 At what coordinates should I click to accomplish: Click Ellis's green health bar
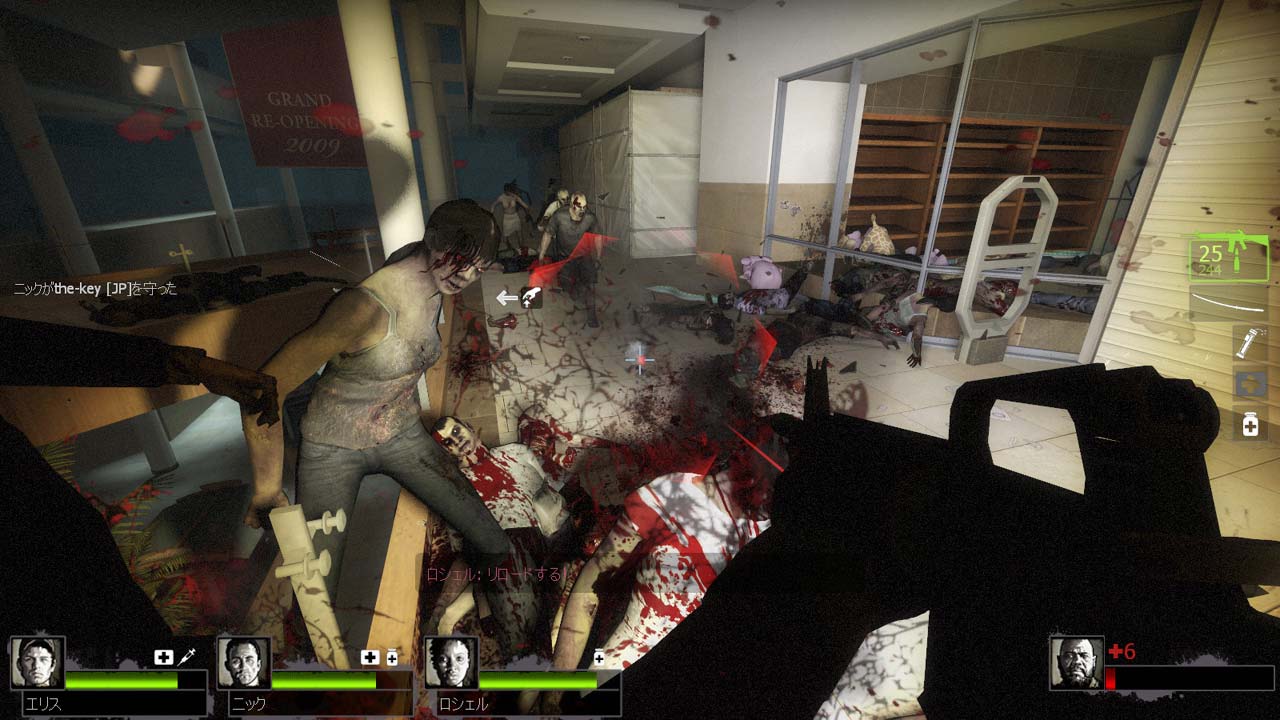click(120, 681)
